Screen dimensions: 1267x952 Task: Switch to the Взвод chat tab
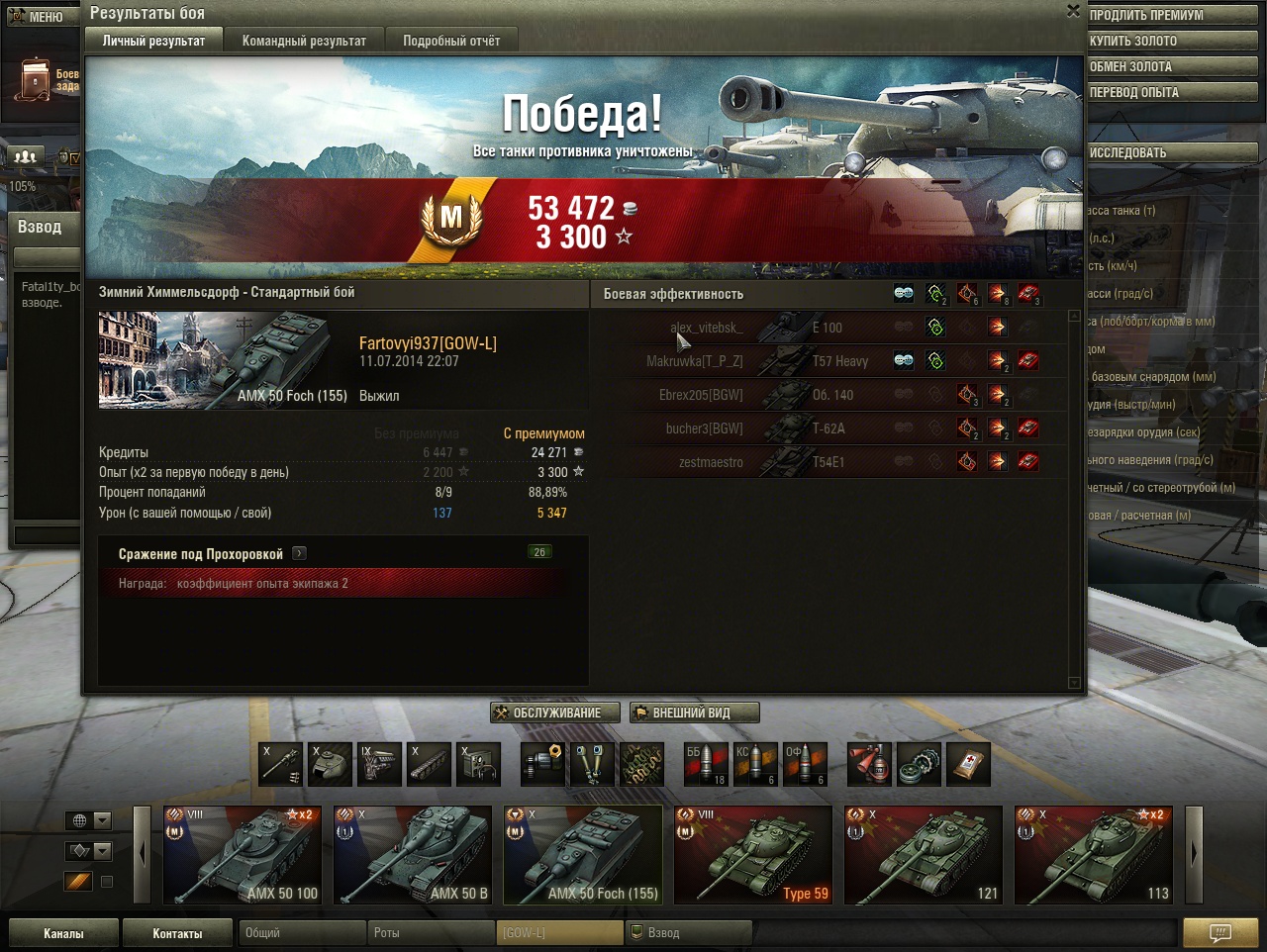689,933
